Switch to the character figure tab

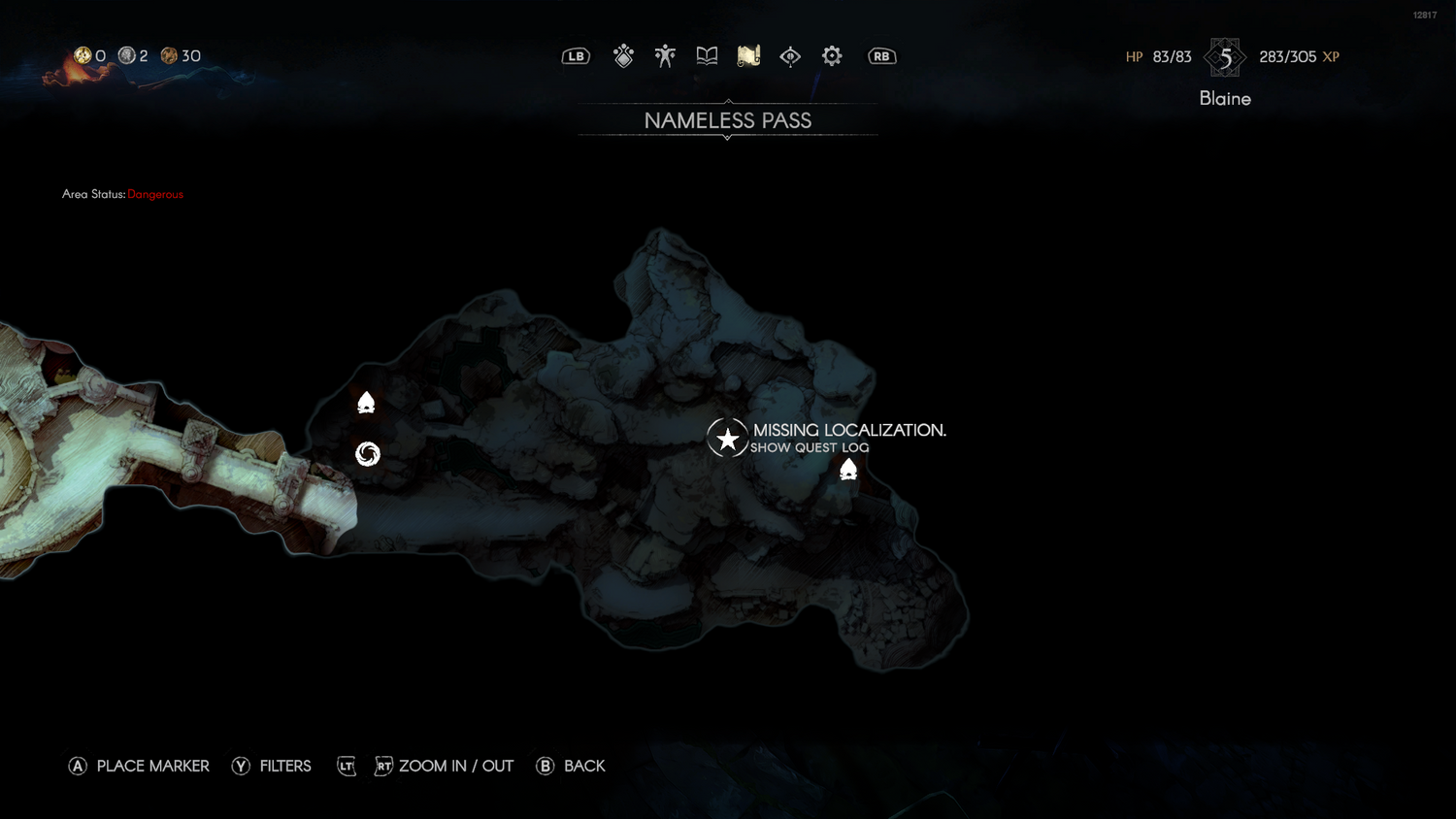pos(665,56)
